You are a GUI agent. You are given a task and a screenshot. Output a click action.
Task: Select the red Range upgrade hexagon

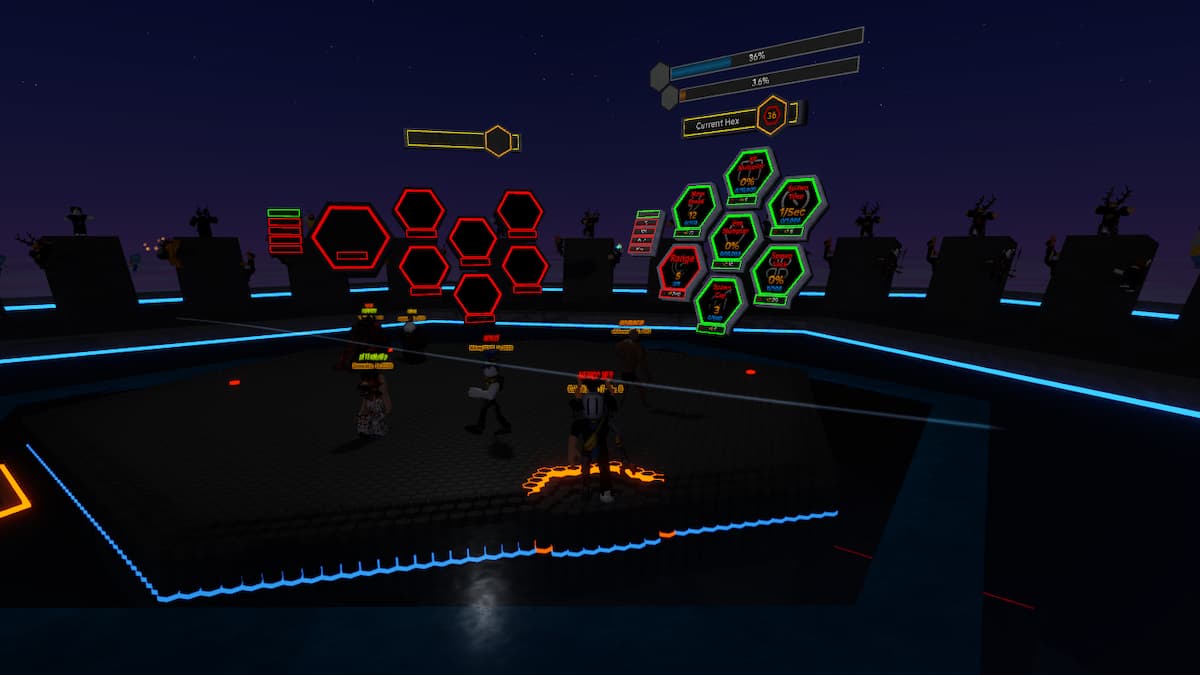(x=682, y=270)
